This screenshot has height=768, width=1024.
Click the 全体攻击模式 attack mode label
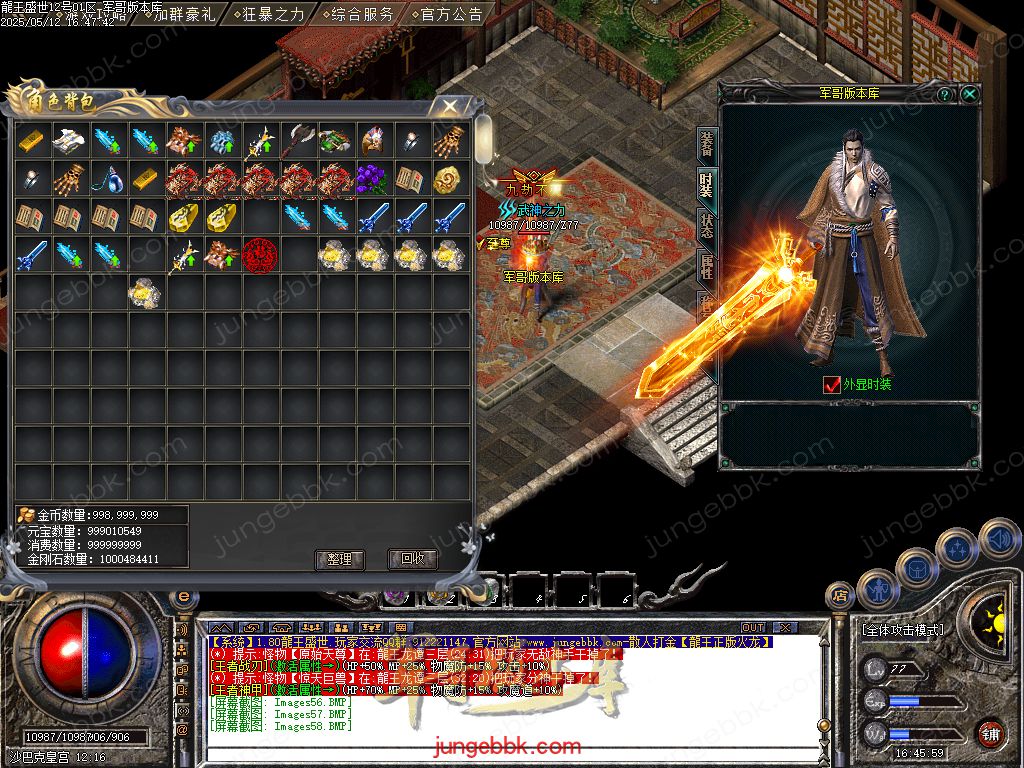[902, 630]
